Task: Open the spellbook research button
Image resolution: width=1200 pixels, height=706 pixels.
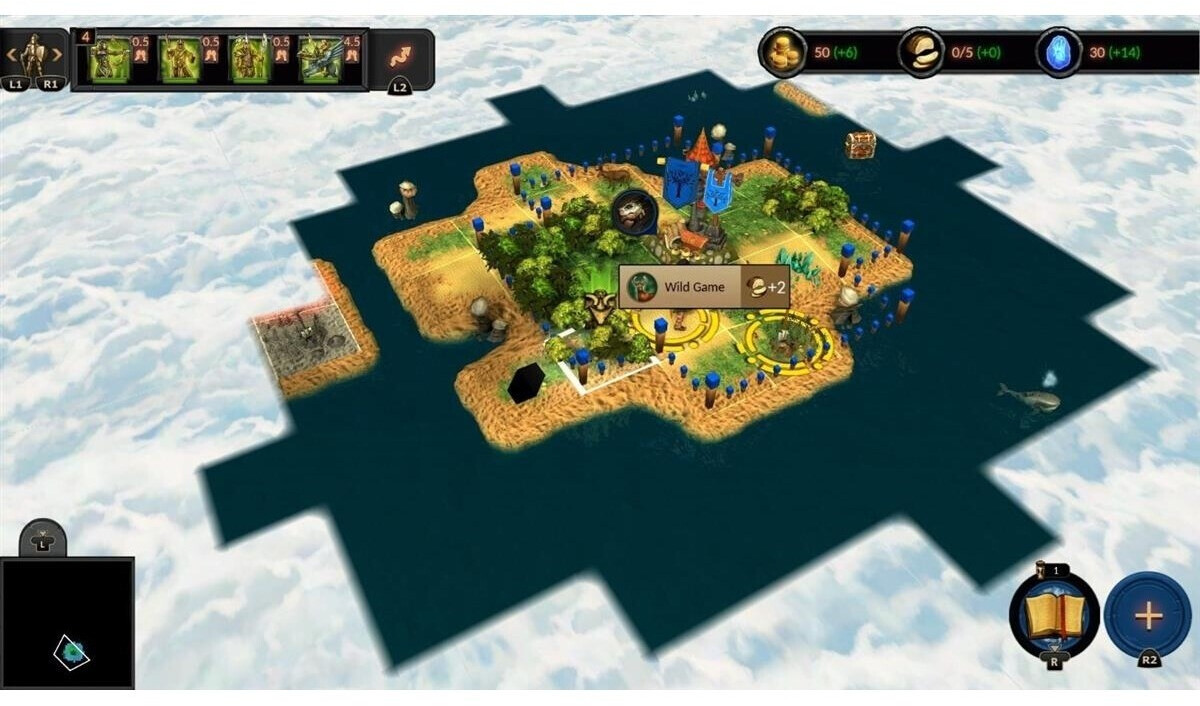Action: pyautogui.click(x=1054, y=616)
